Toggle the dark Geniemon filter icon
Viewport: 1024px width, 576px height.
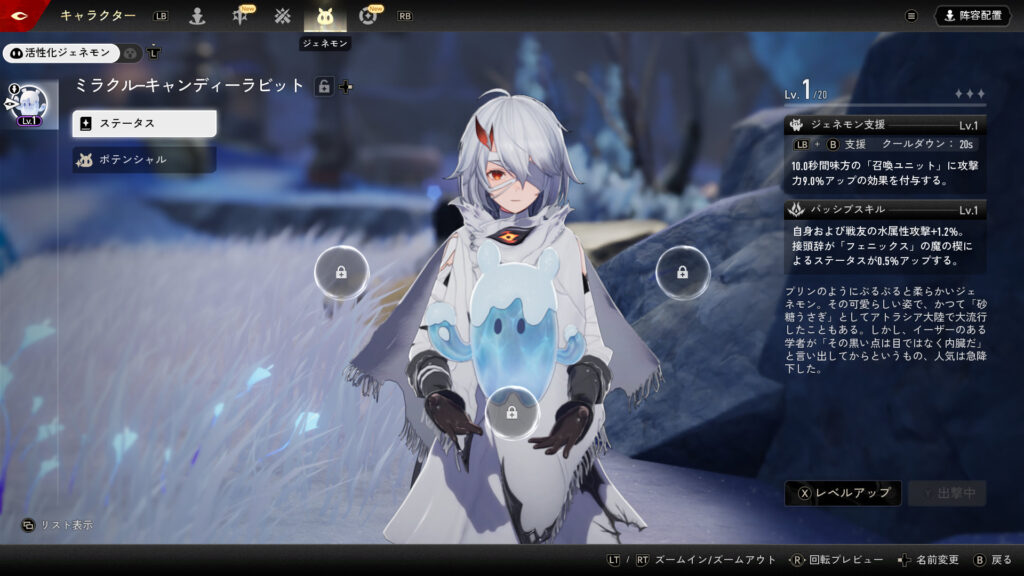pos(131,53)
